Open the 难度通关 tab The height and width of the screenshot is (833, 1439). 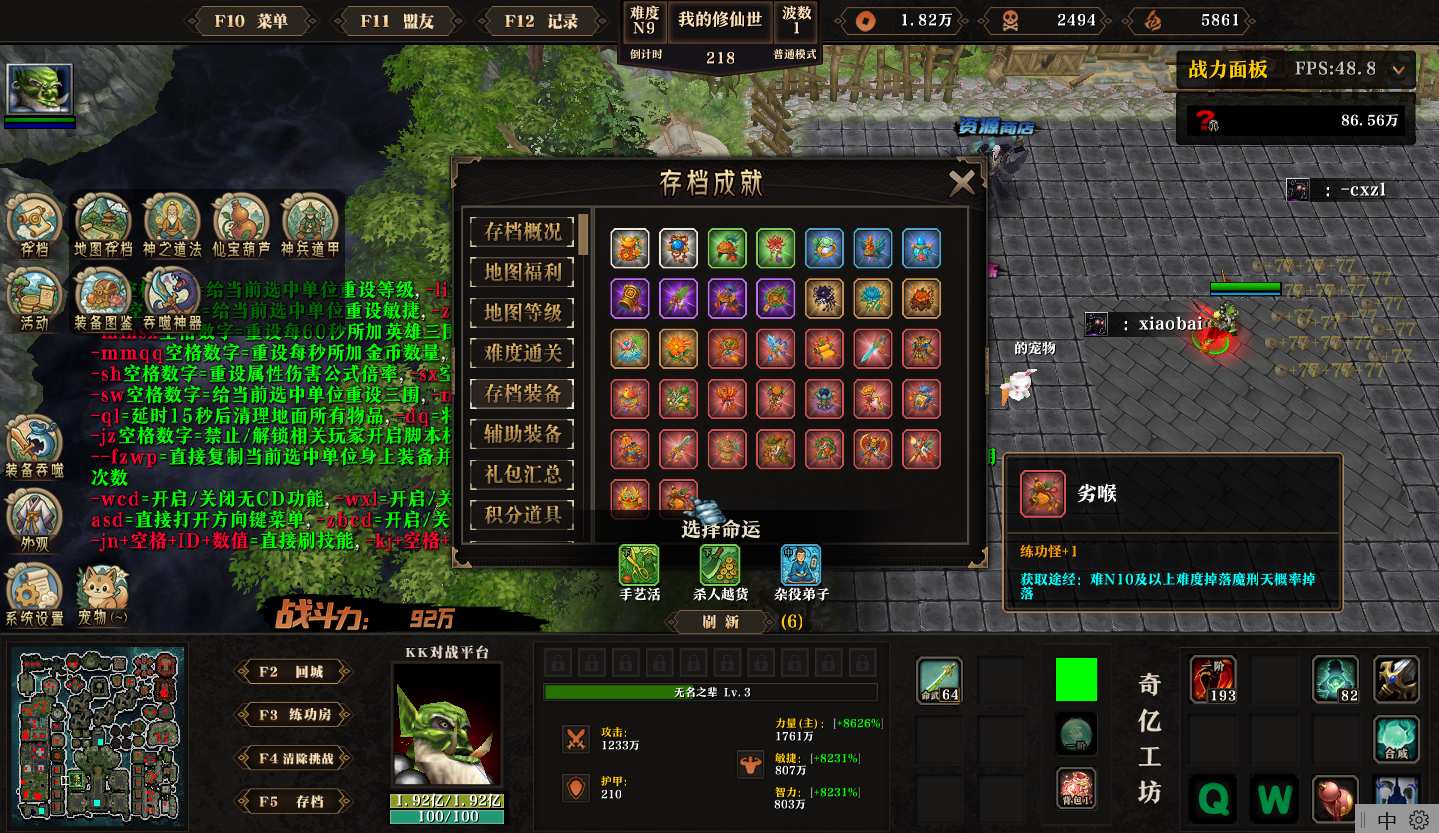click(x=522, y=353)
